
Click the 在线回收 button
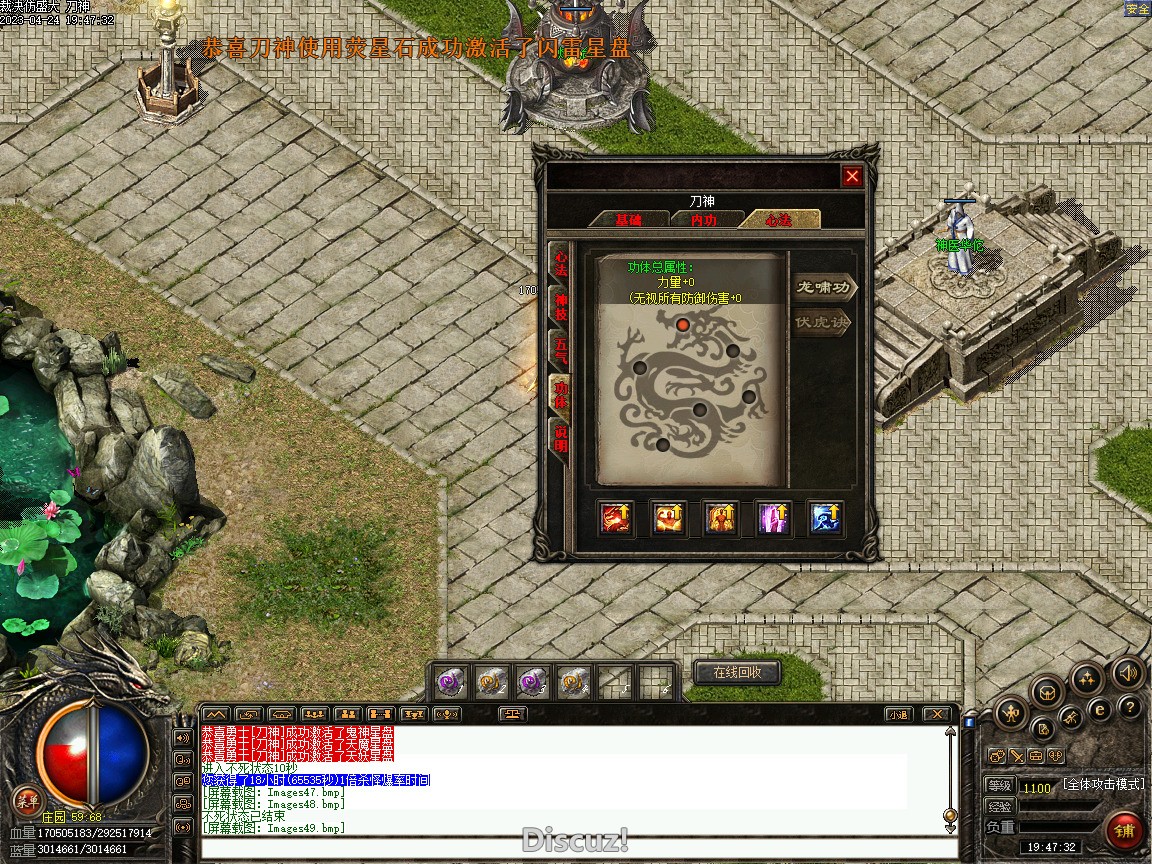point(737,672)
